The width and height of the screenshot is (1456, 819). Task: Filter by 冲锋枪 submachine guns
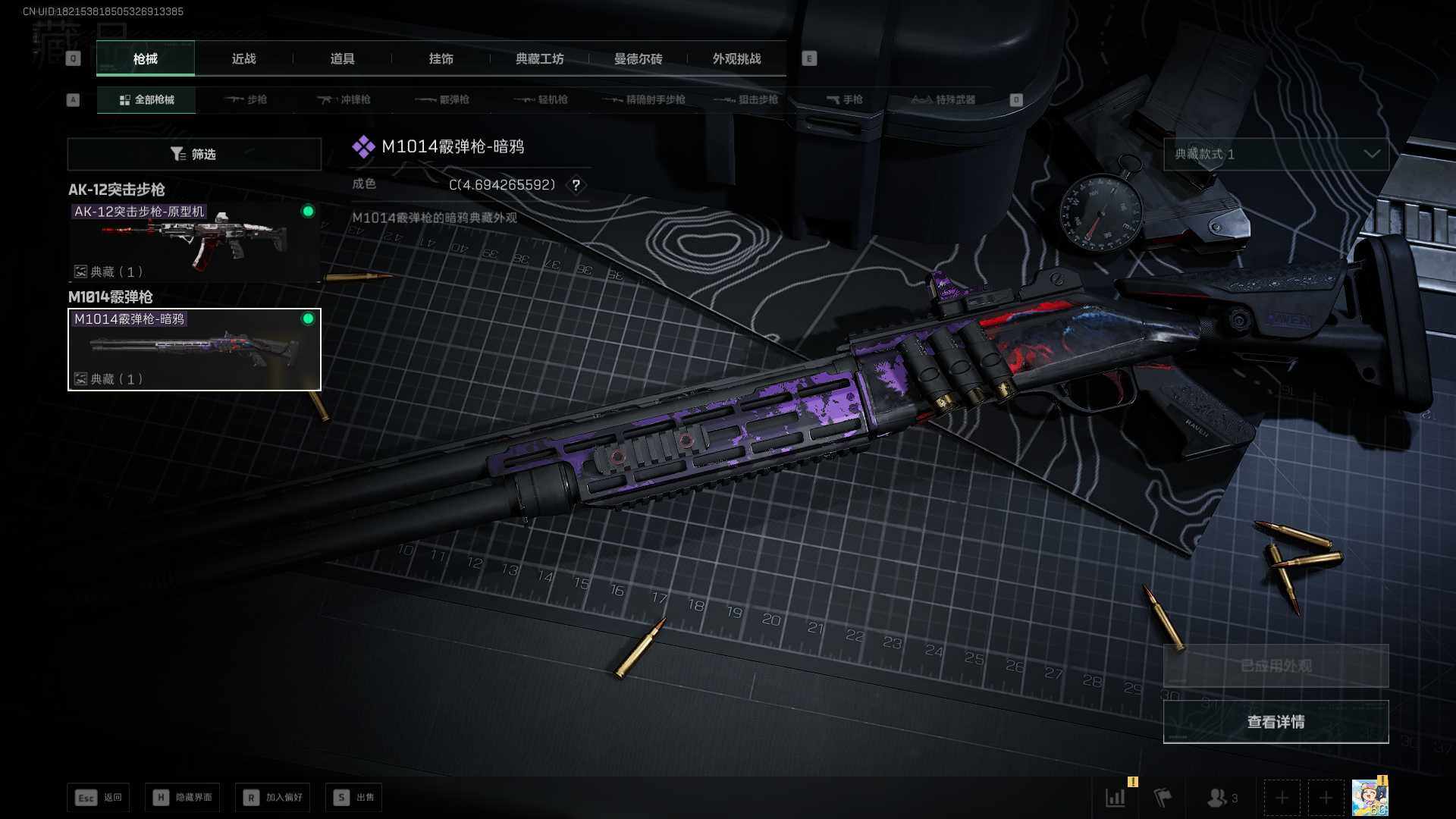point(344,99)
